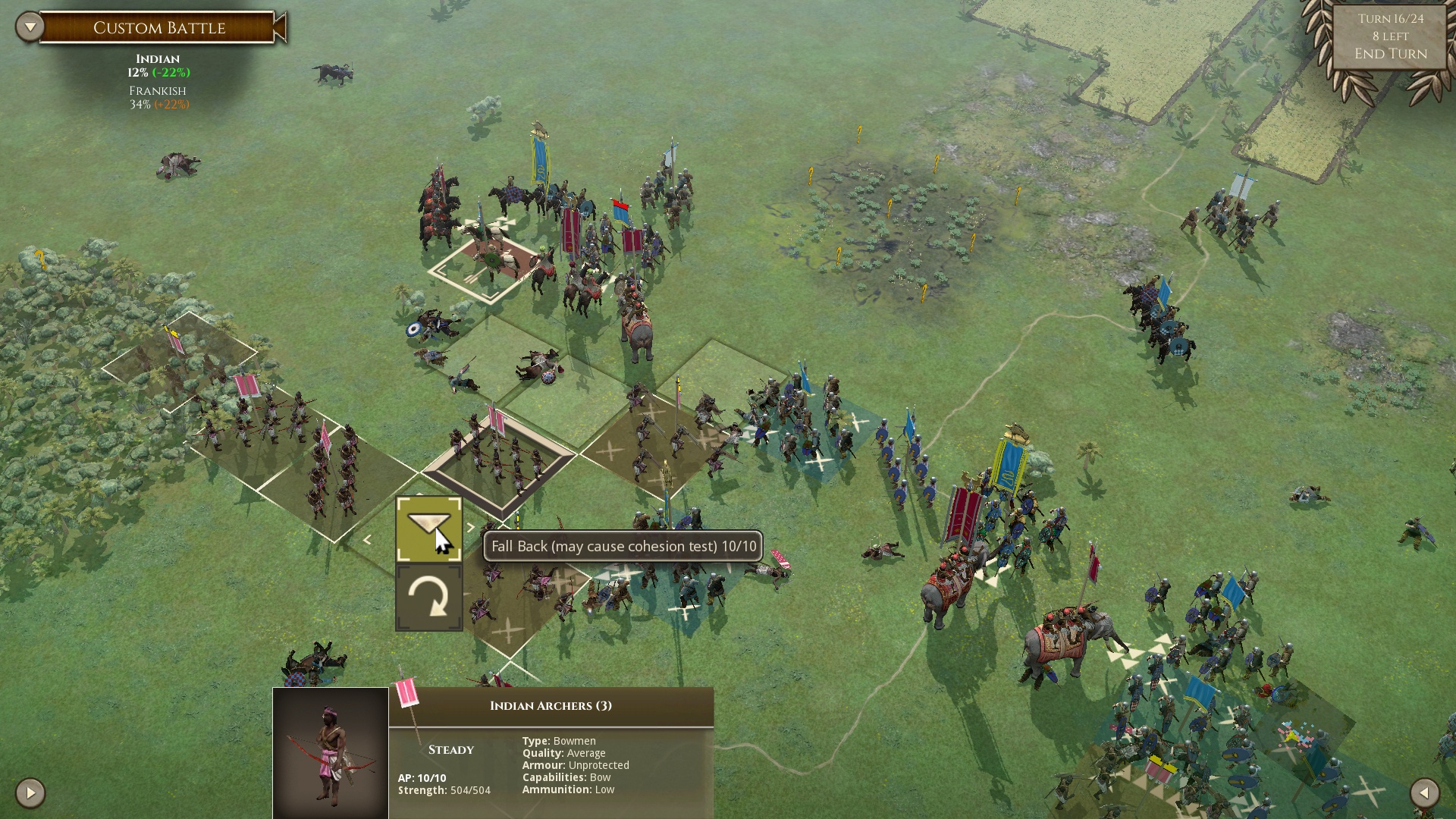The width and height of the screenshot is (1456, 819).
Task: Select the turn-around curved arrow action
Action: coord(428,598)
